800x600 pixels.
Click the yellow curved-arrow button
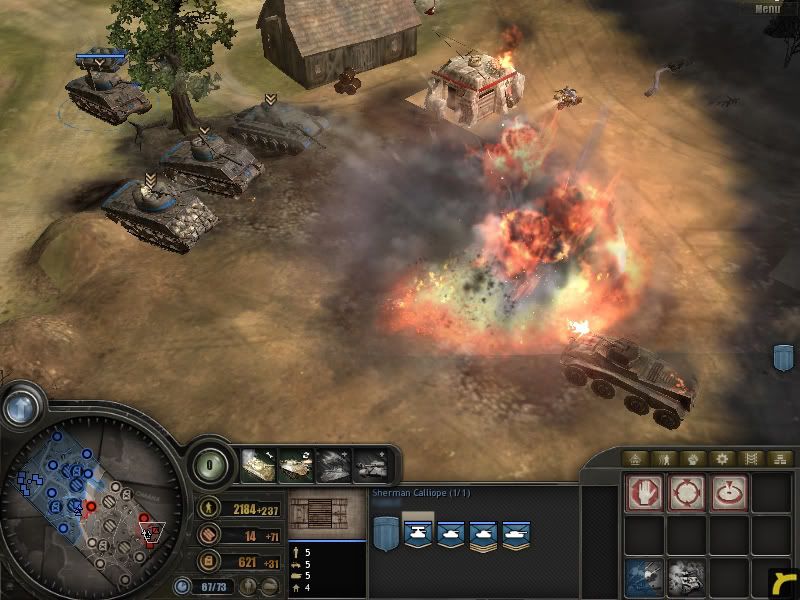tap(785, 581)
